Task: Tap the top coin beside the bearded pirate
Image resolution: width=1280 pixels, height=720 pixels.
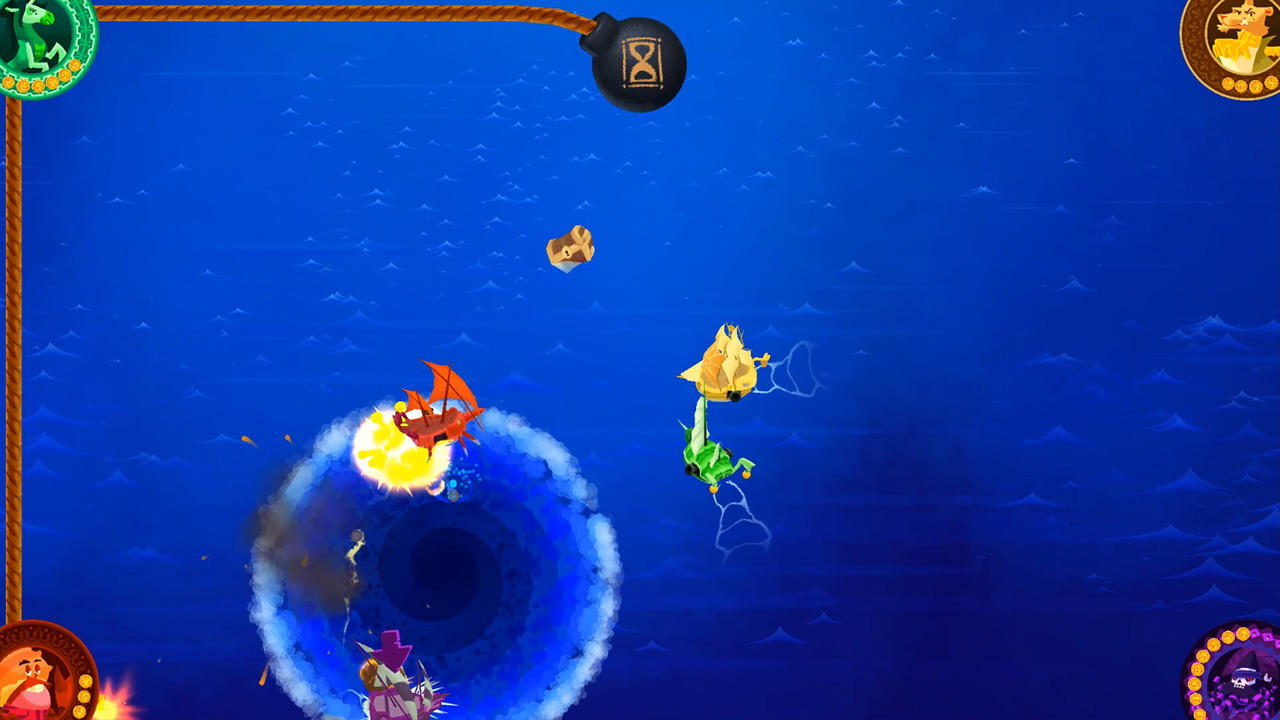Action: 86,682
